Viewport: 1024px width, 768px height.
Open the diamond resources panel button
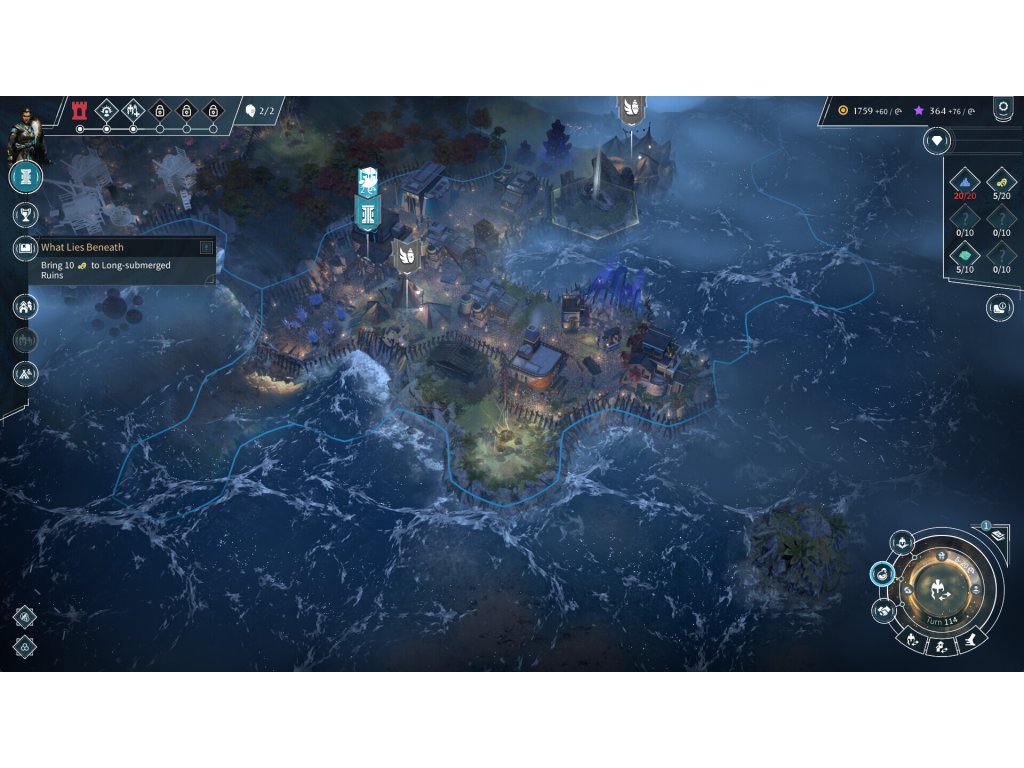click(936, 141)
